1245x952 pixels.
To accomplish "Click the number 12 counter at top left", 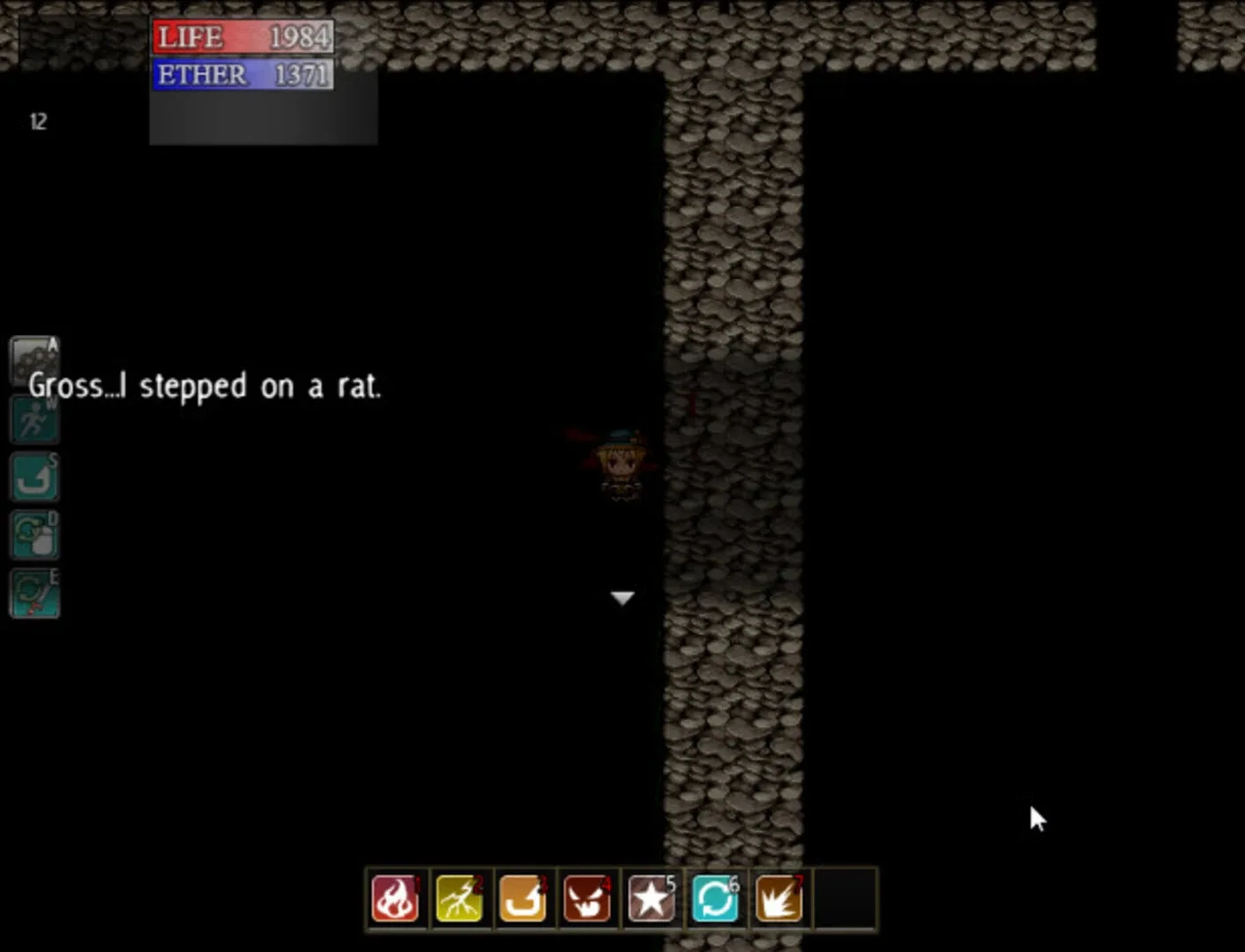I will point(39,122).
